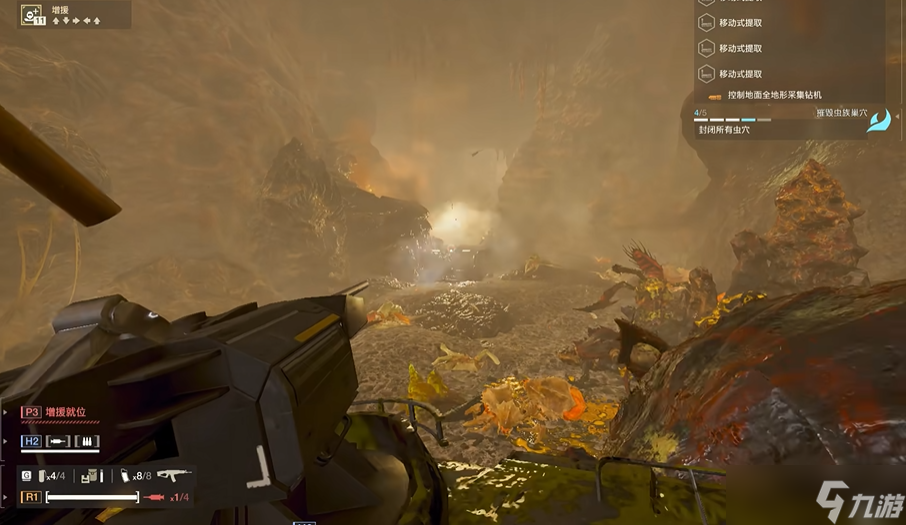Click the red stim syringe icon

154,497
